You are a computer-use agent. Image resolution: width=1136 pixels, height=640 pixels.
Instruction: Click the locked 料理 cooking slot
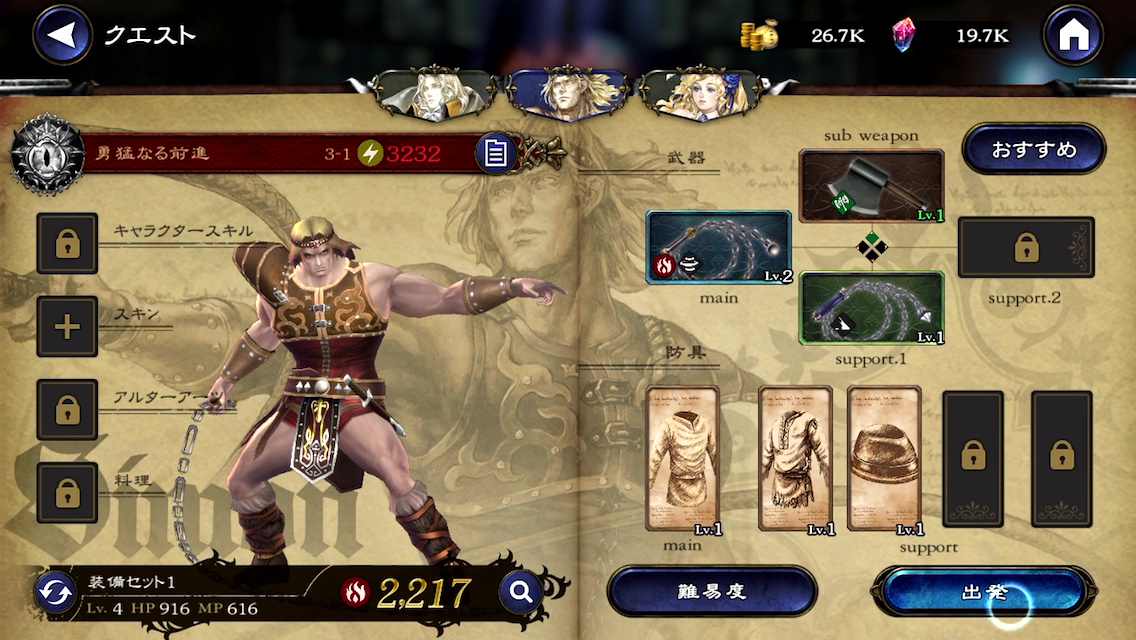(67, 493)
